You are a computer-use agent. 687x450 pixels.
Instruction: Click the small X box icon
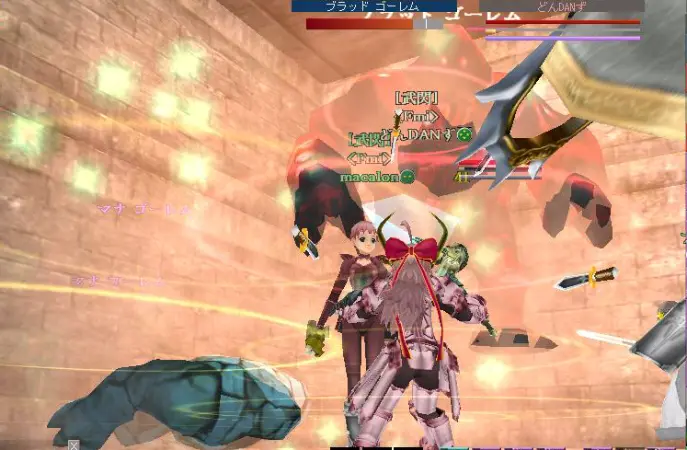tap(73, 444)
